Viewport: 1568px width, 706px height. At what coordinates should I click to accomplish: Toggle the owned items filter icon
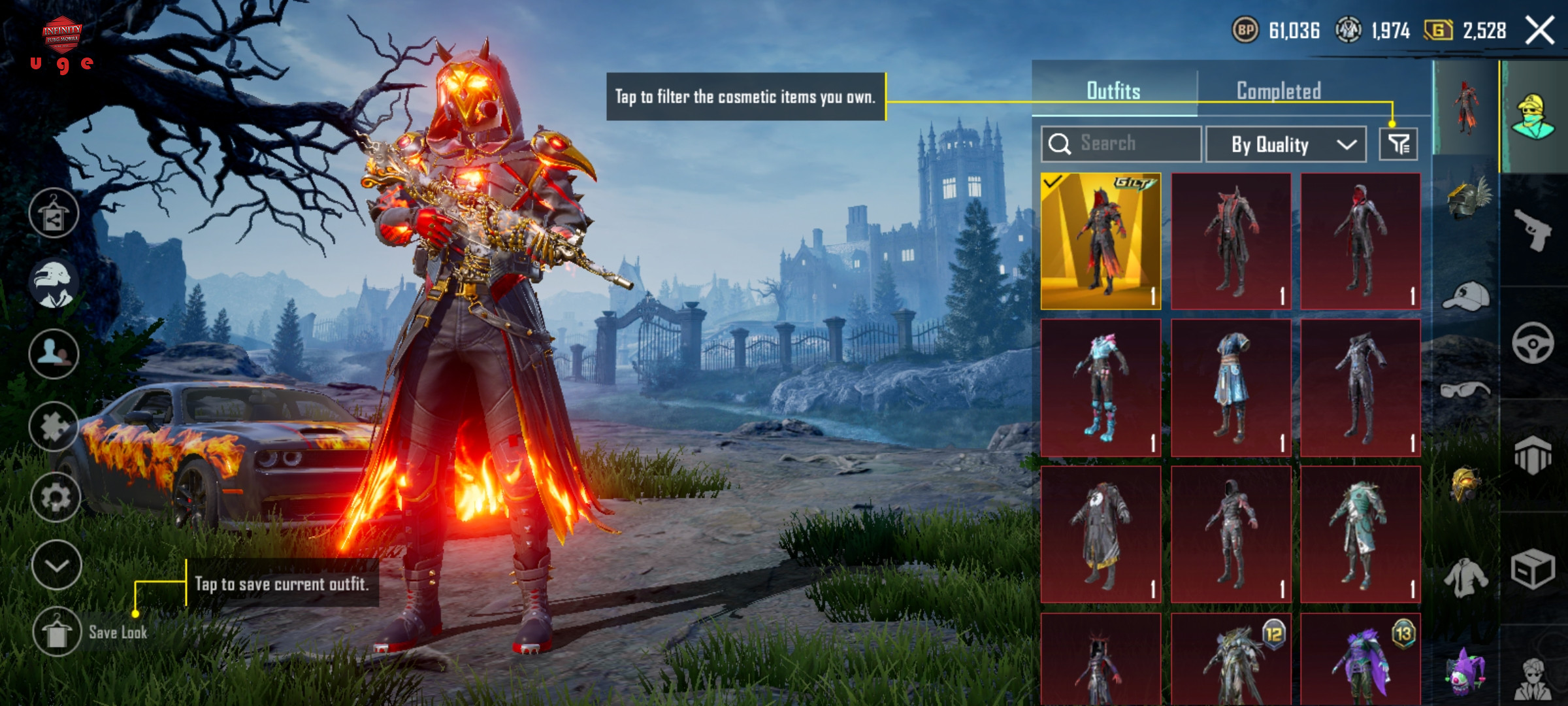(1398, 144)
